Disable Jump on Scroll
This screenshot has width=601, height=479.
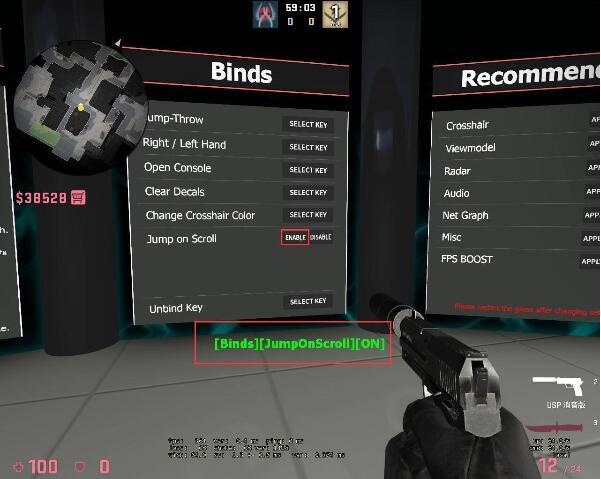[x=320, y=238]
